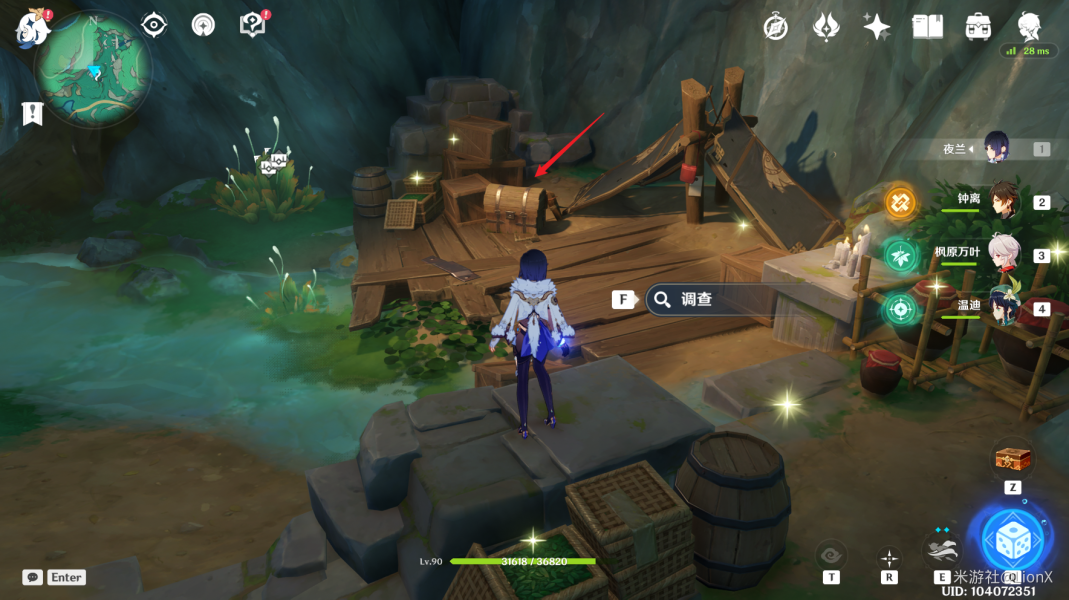This screenshot has height=600, width=1069.
Task: Activate the glowing blue dice elemental burst
Action: pos(1011,539)
